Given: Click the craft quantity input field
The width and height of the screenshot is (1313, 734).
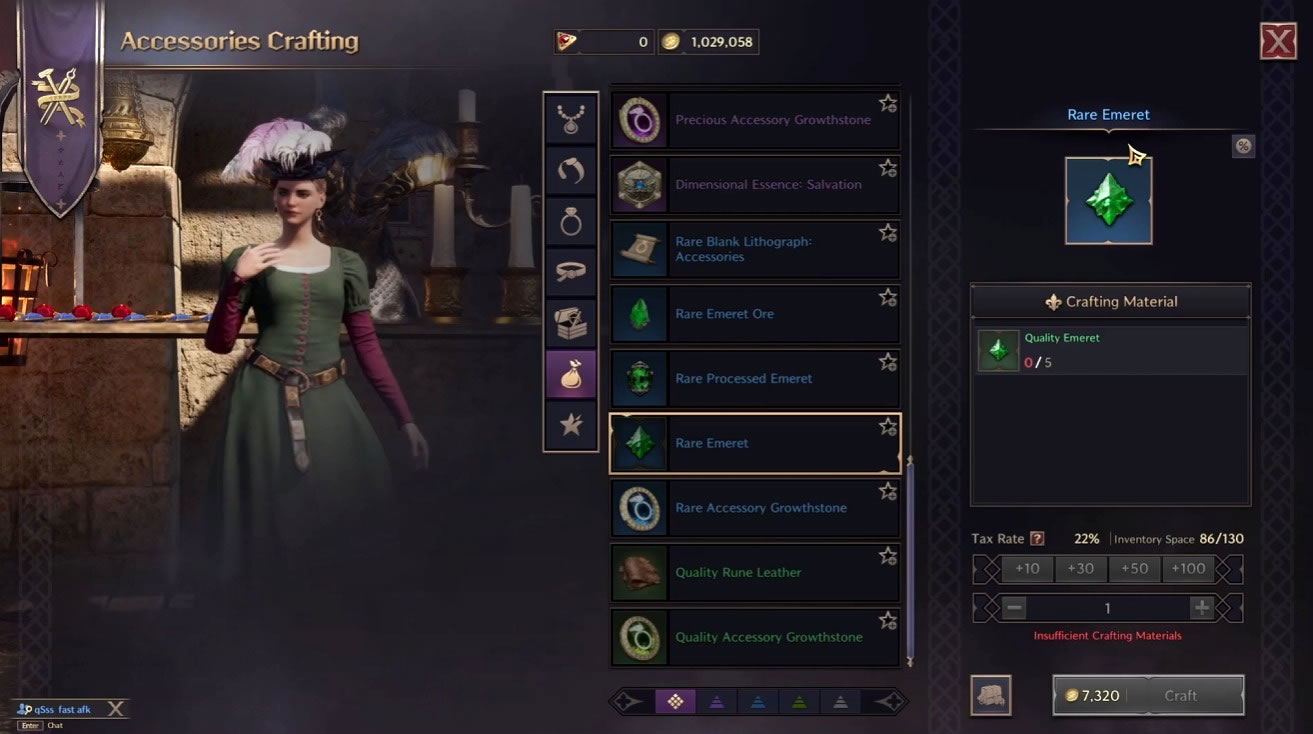Looking at the screenshot, I should coord(1107,607).
